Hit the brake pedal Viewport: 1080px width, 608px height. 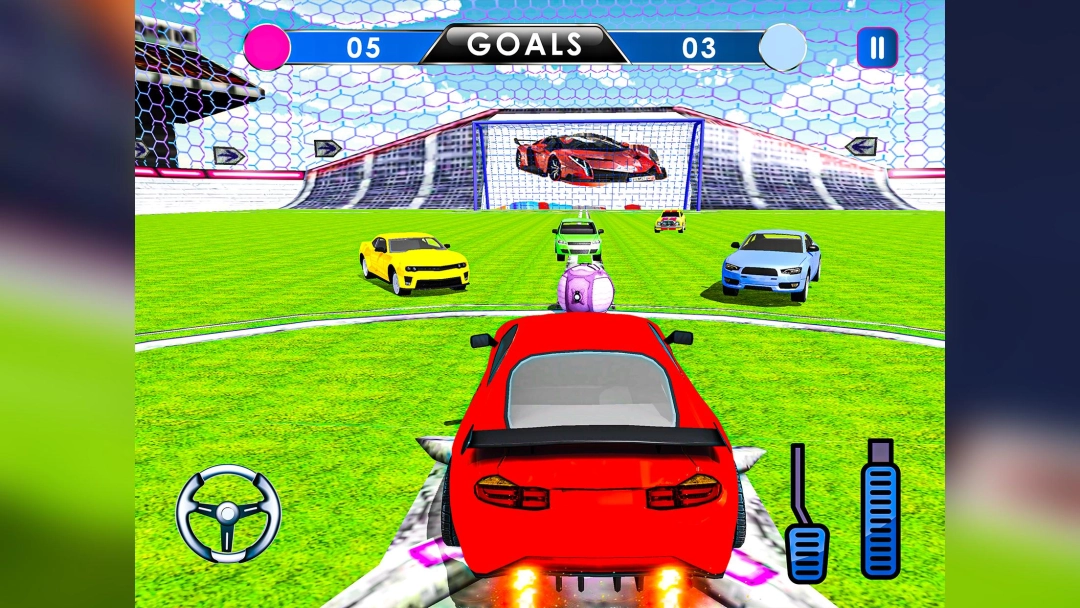806,549
